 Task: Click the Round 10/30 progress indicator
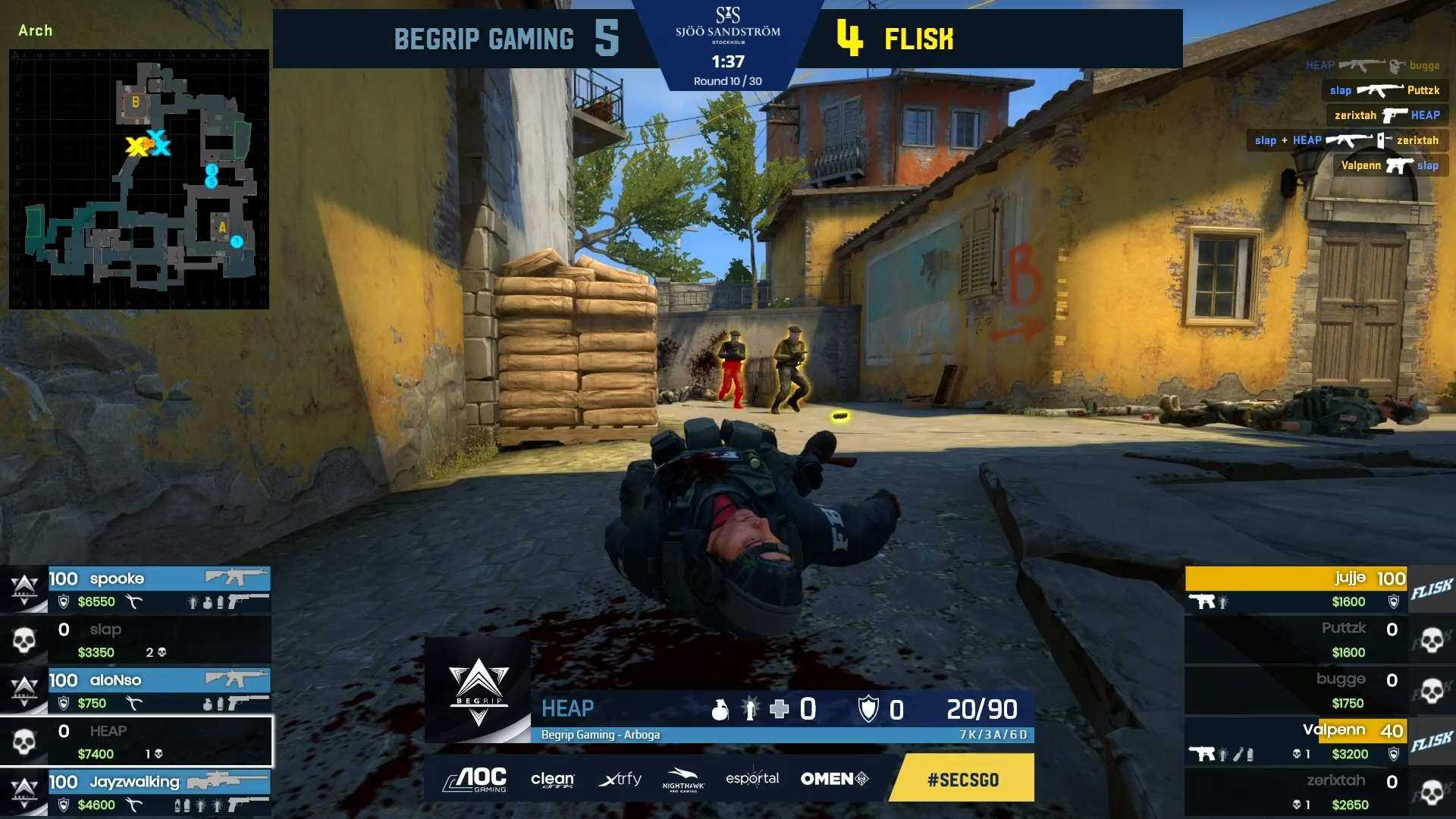click(726, 81)
